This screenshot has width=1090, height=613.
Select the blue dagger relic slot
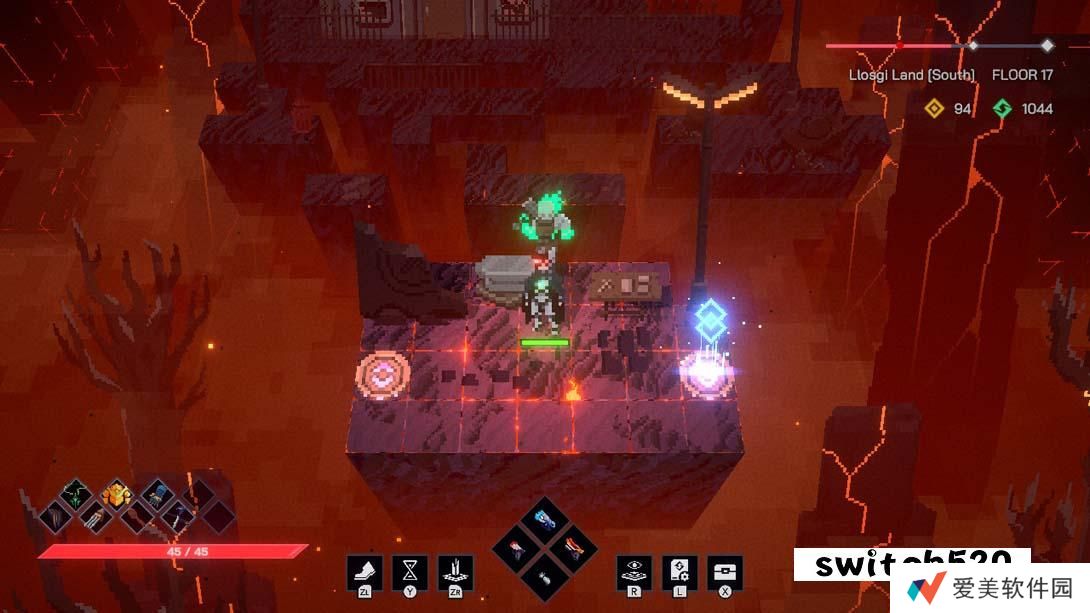(x=177, y=516)
